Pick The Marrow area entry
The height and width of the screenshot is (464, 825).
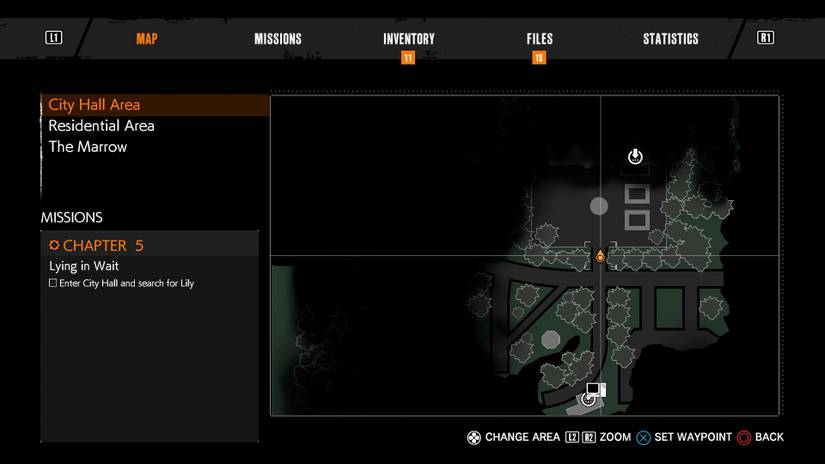coord(88,147)
